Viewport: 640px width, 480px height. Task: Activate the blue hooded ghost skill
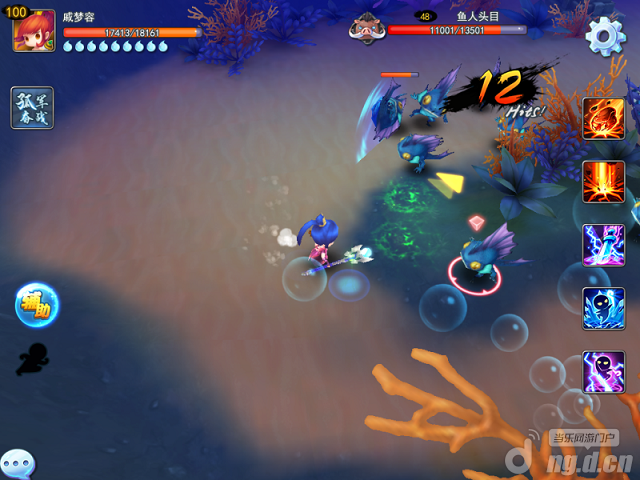click(x=604, y=308)
